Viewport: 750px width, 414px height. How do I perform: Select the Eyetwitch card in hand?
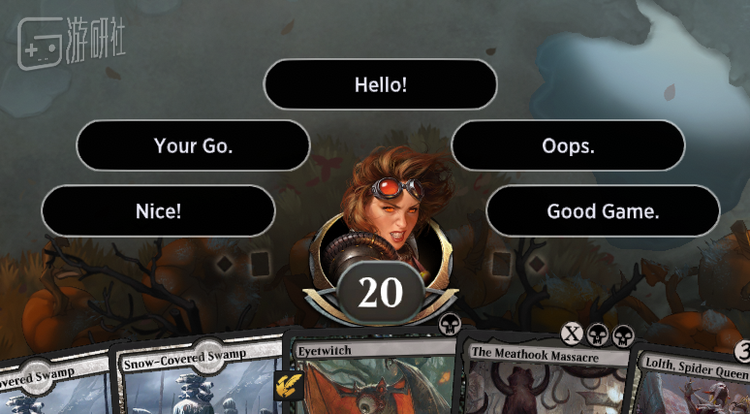pos(370,380)
